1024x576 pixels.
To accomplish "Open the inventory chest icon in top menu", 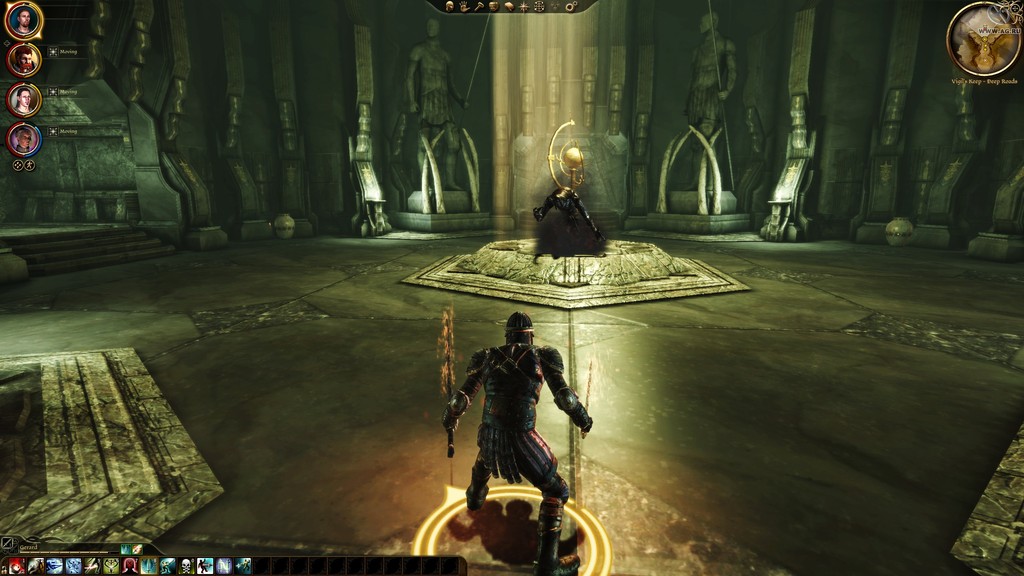I will (493, 6).
